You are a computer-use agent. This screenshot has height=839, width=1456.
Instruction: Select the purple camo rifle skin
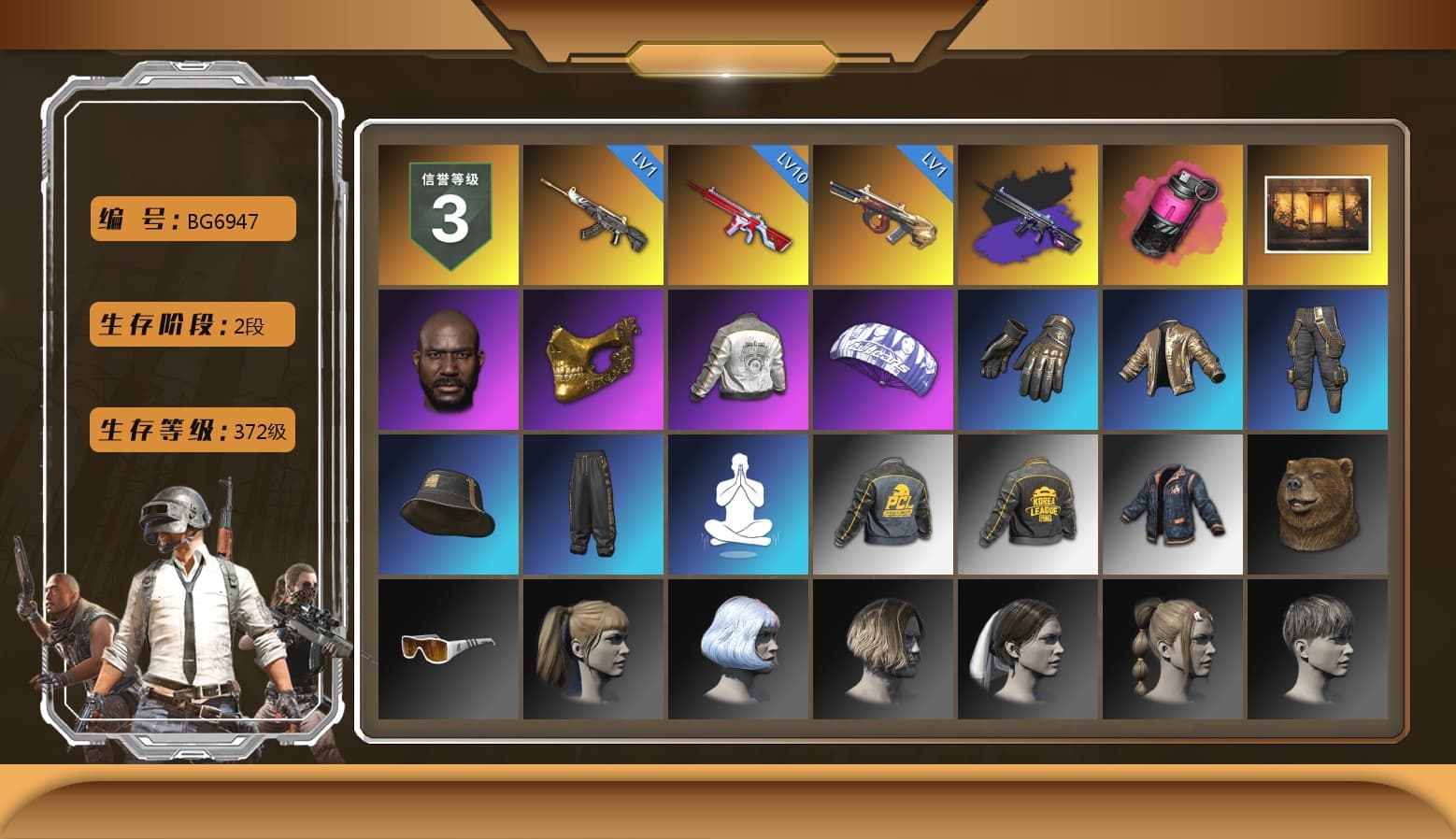1028,215
